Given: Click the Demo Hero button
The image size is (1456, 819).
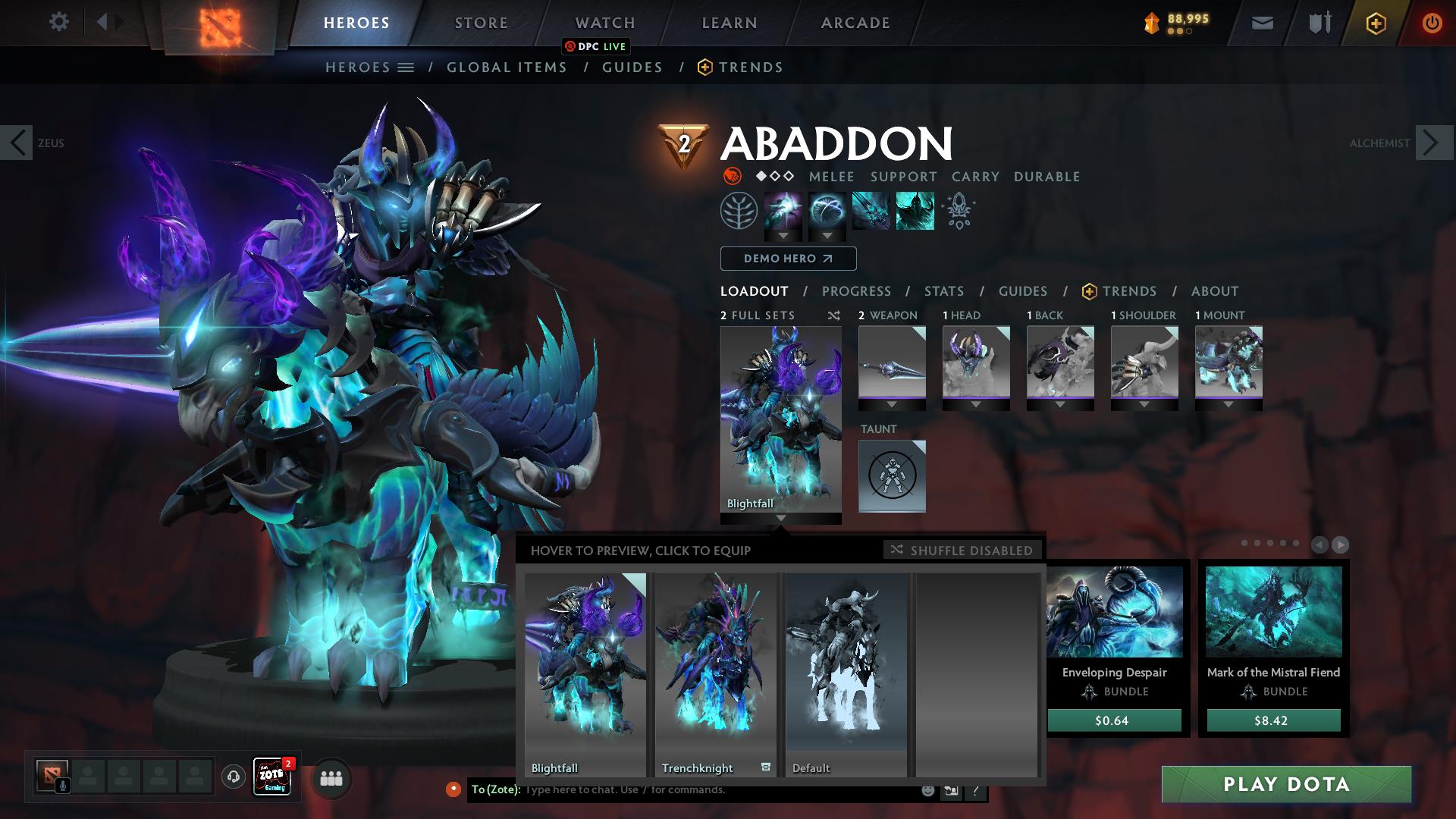Looking at the screenshot, I should pos(787,259).
